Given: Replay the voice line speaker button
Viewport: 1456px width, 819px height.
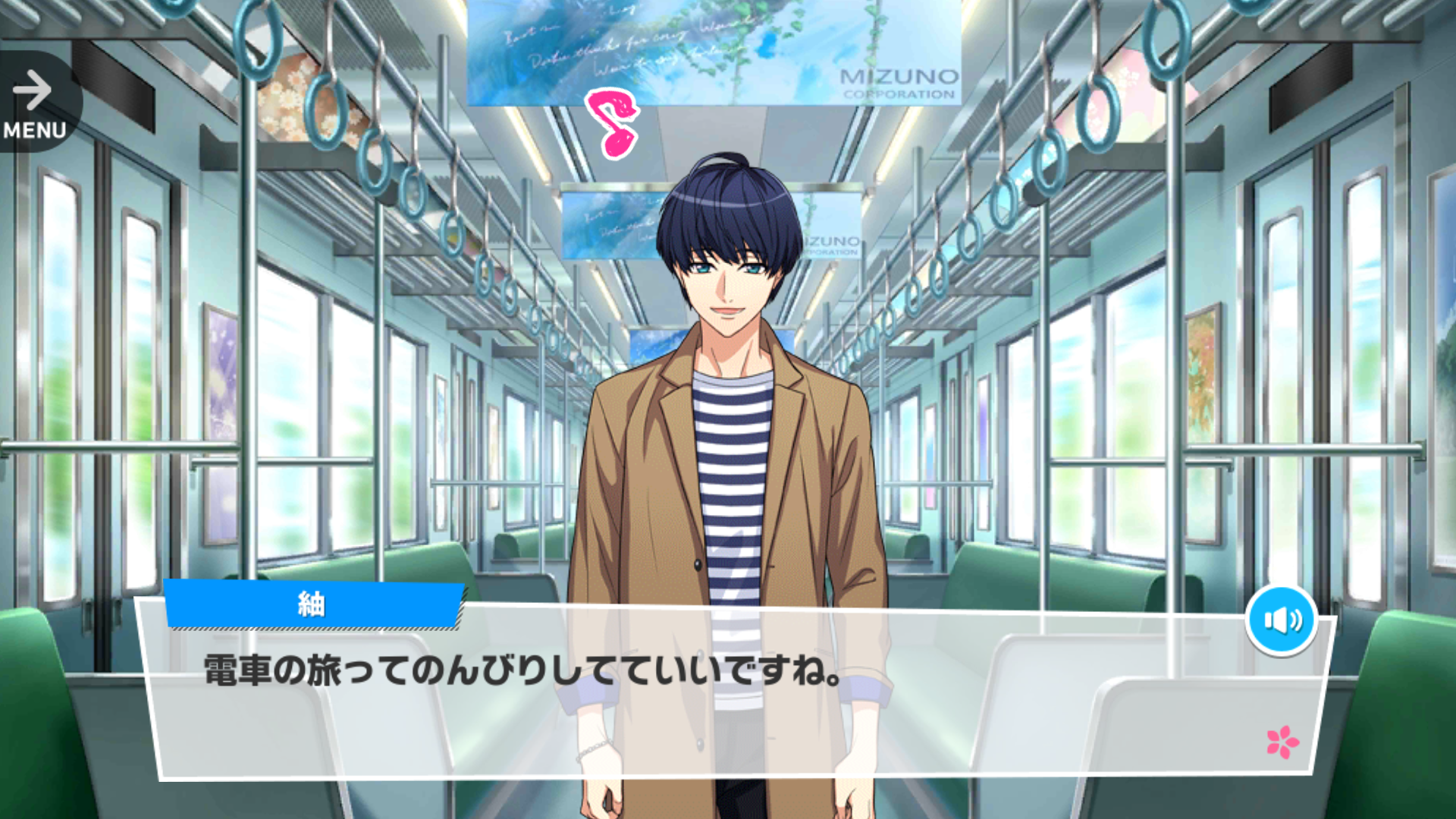Looking at the screenshot, I should [1282, 620].
